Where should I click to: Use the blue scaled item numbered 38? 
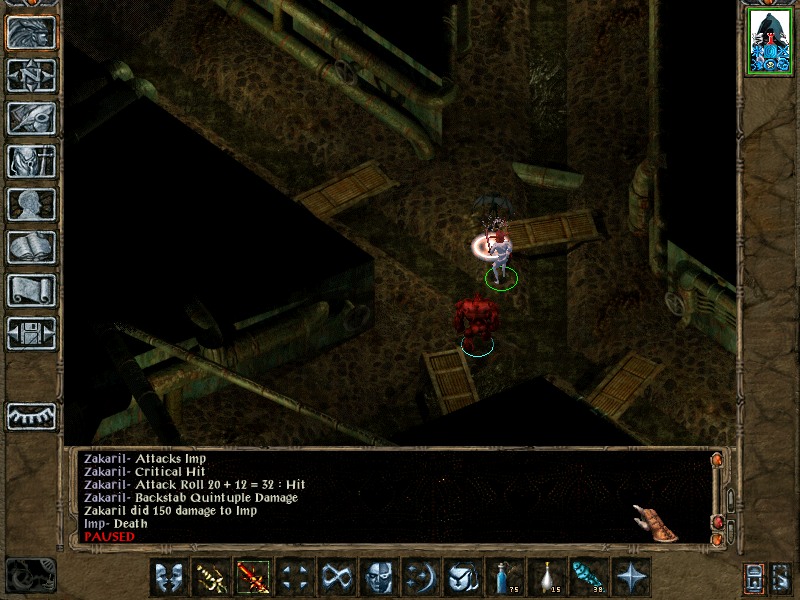587,577
